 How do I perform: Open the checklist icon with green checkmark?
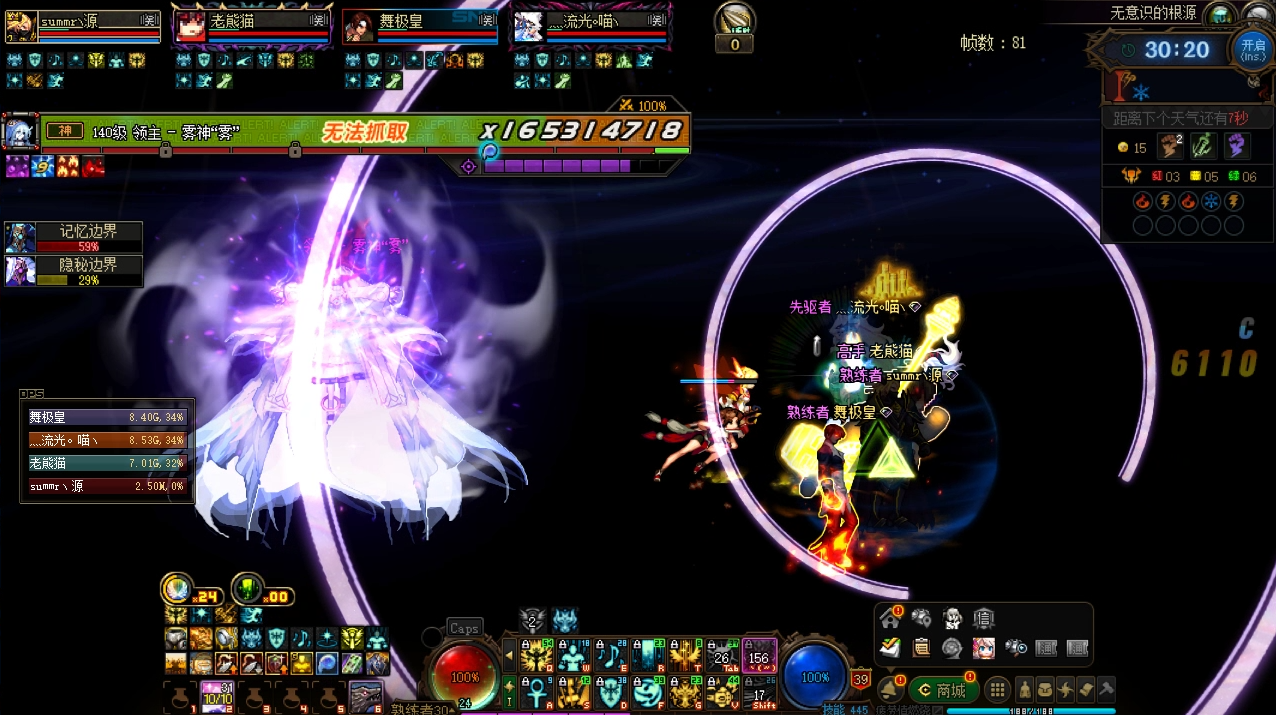tap(891, 648)
